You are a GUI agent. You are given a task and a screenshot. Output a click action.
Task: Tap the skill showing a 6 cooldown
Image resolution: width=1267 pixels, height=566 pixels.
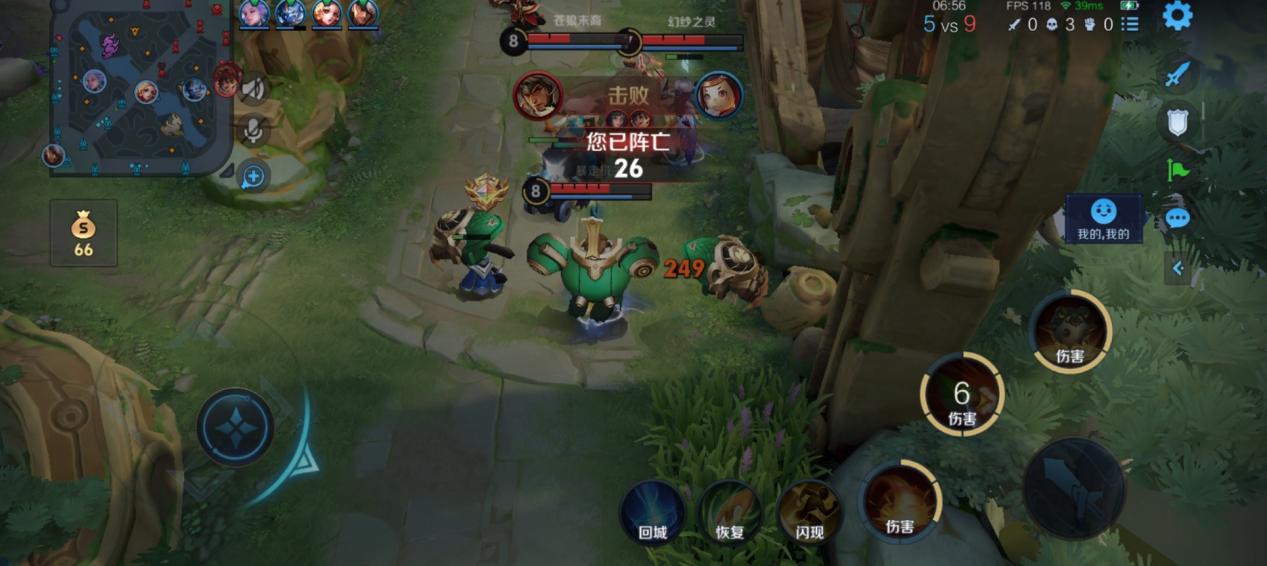pos(962,394)
